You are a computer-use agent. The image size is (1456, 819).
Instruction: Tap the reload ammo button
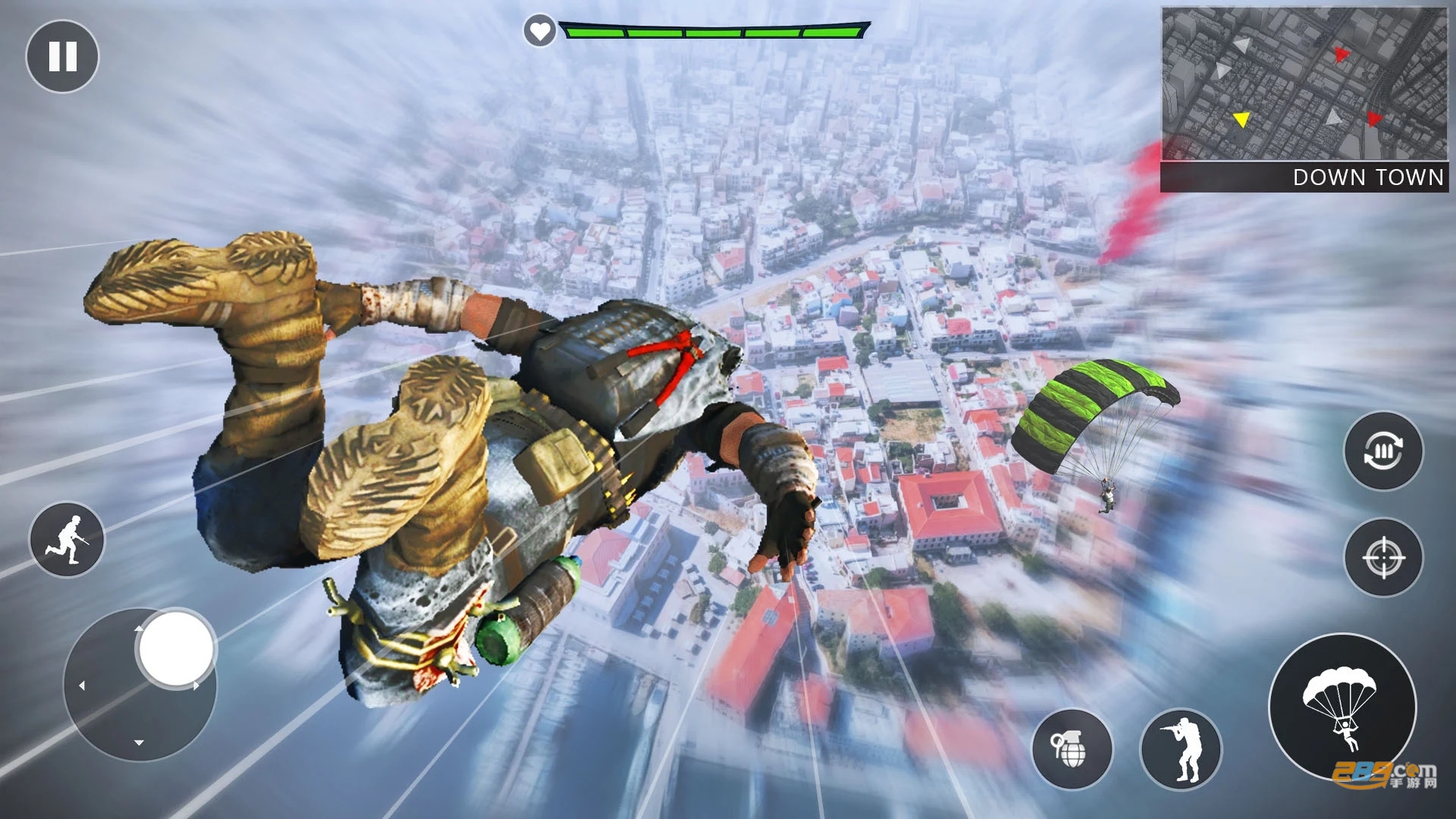point(1383,451)
